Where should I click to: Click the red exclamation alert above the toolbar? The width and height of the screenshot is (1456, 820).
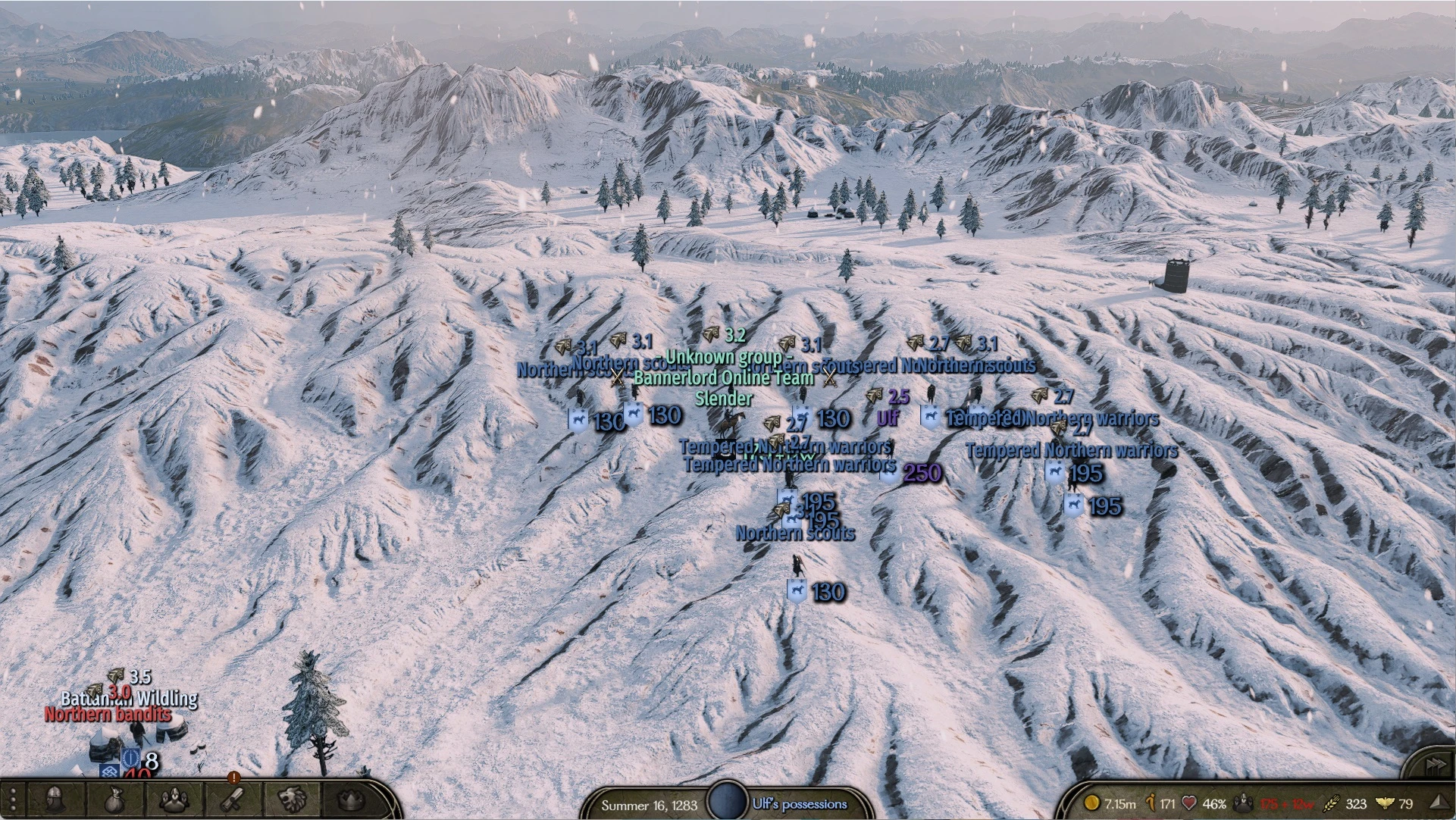[234, 778]
